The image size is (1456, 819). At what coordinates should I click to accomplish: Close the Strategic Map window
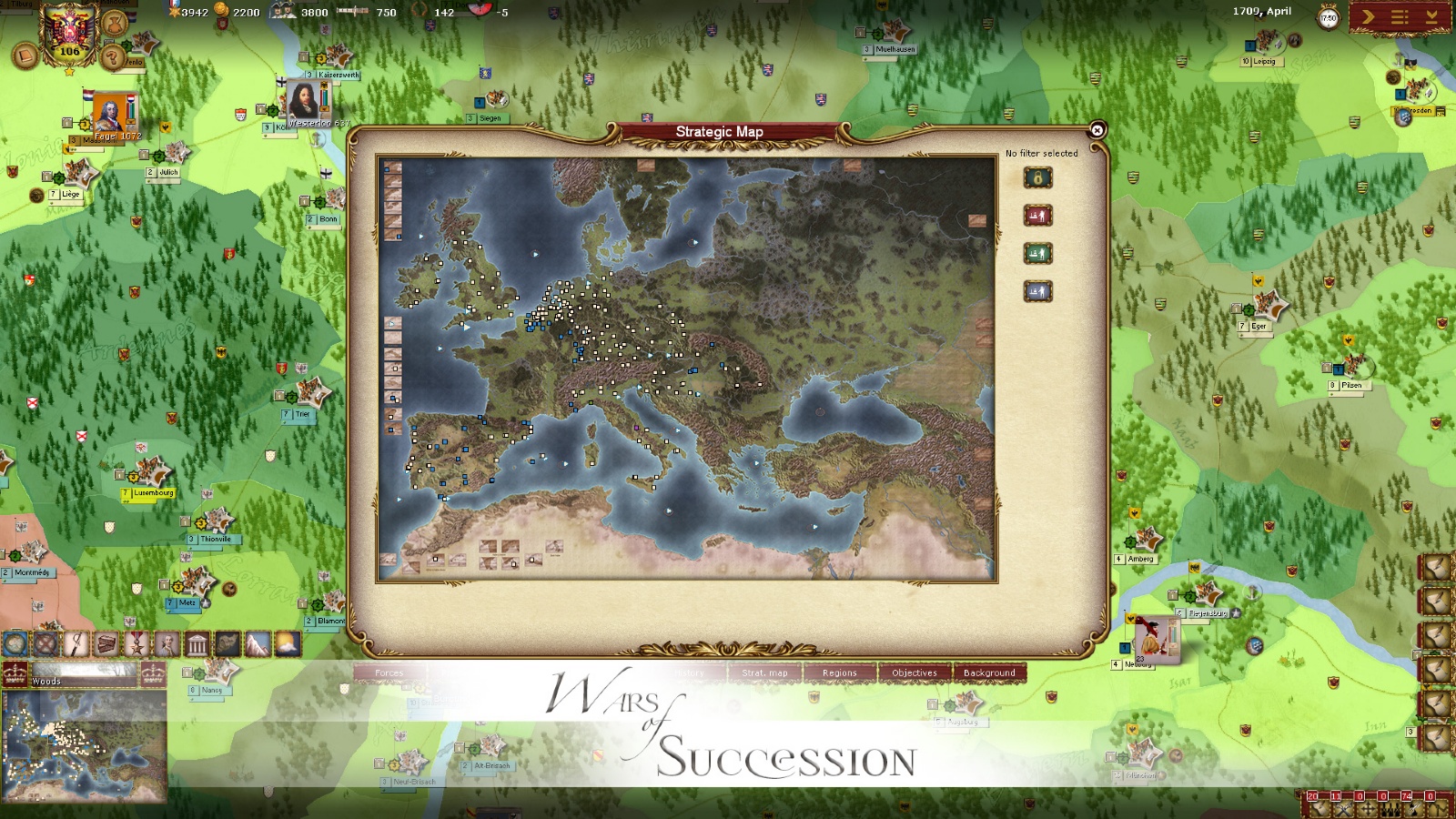(1097, 130)
